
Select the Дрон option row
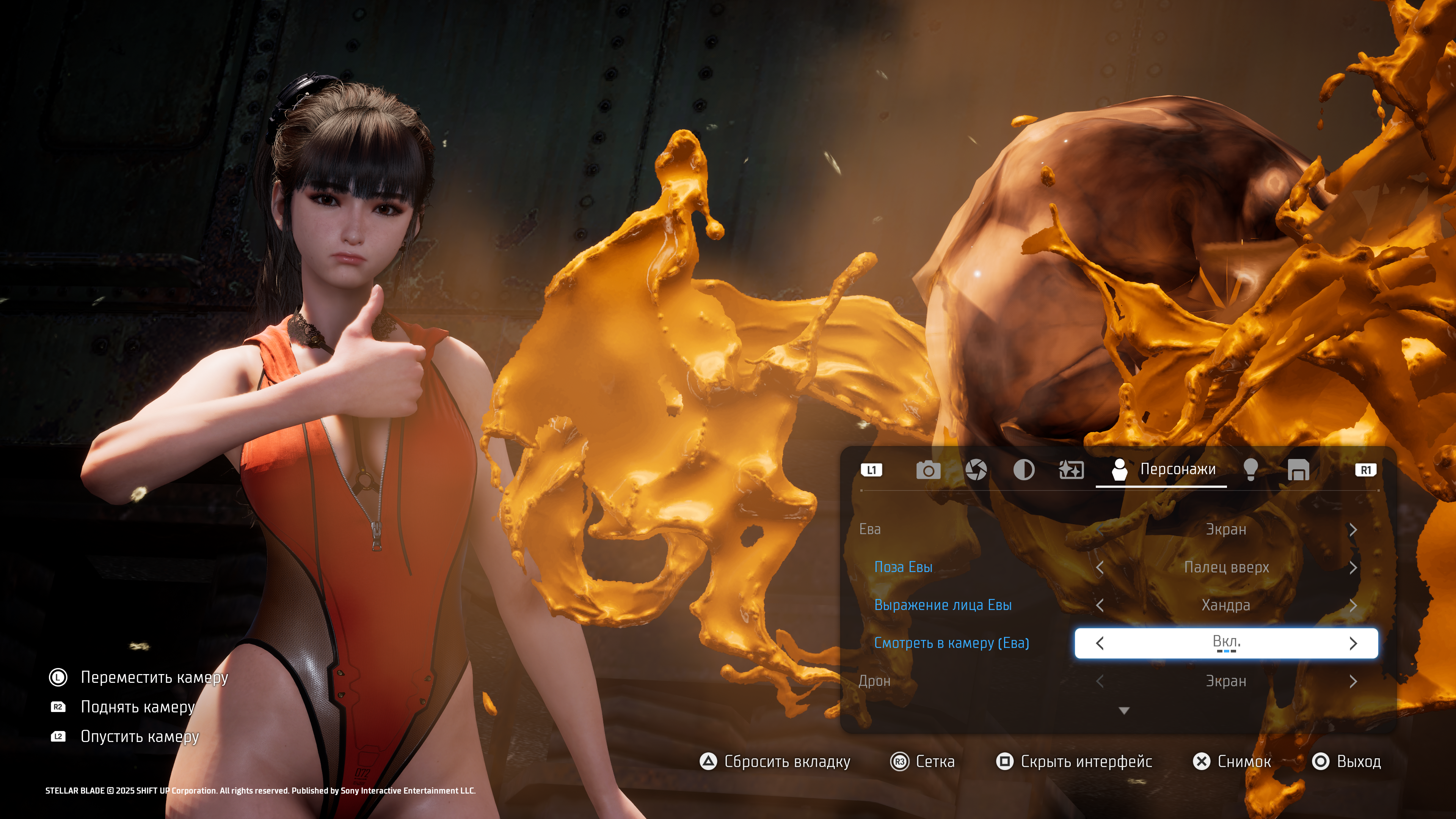point(874,682)
